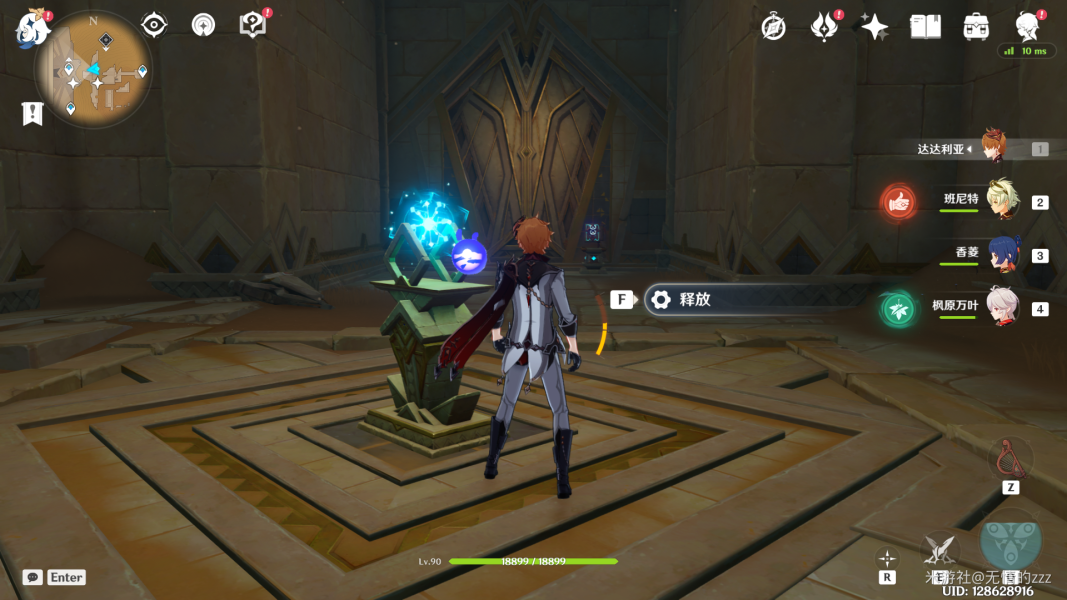Switch to party member 班尼特
1067x600 pixels.
pyautogui.click(x=1000, y=201)
